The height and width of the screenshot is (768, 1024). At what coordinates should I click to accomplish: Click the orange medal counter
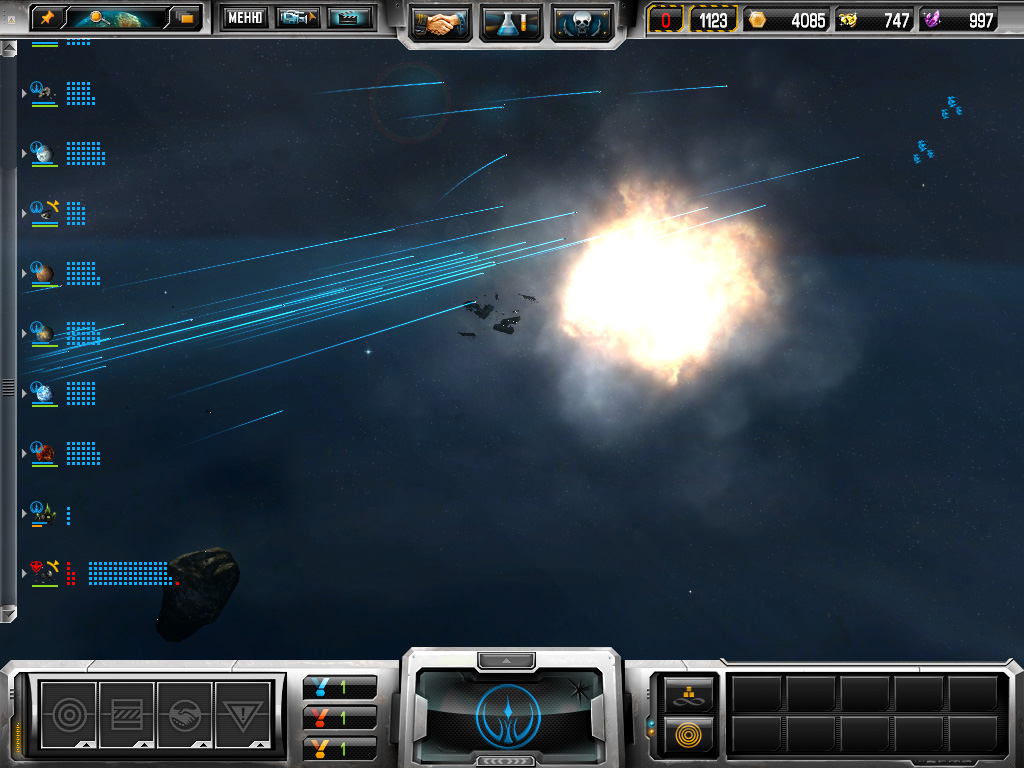pyautogui.click(x=340, y=747)
